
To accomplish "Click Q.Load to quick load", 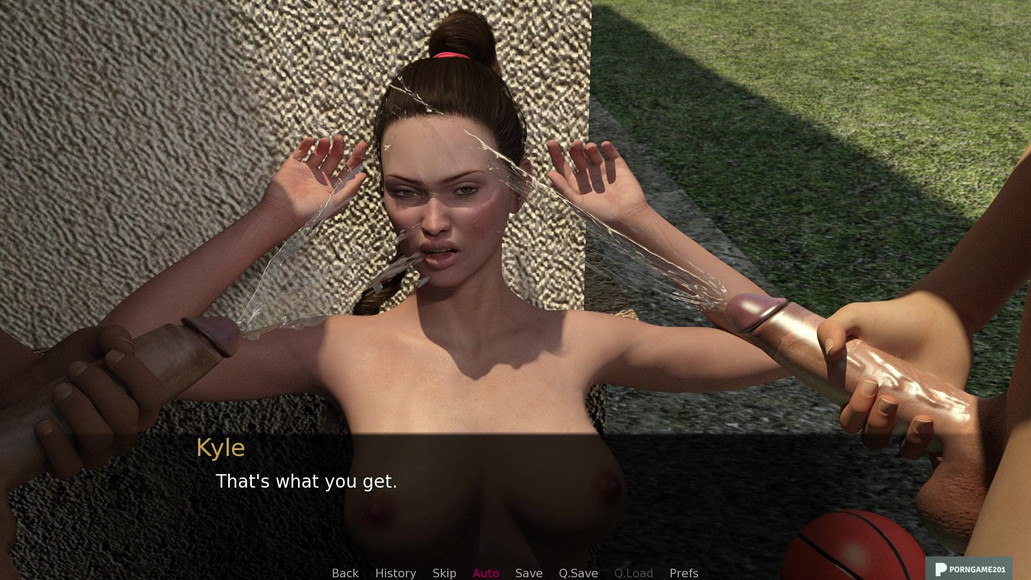I will 633,573.
